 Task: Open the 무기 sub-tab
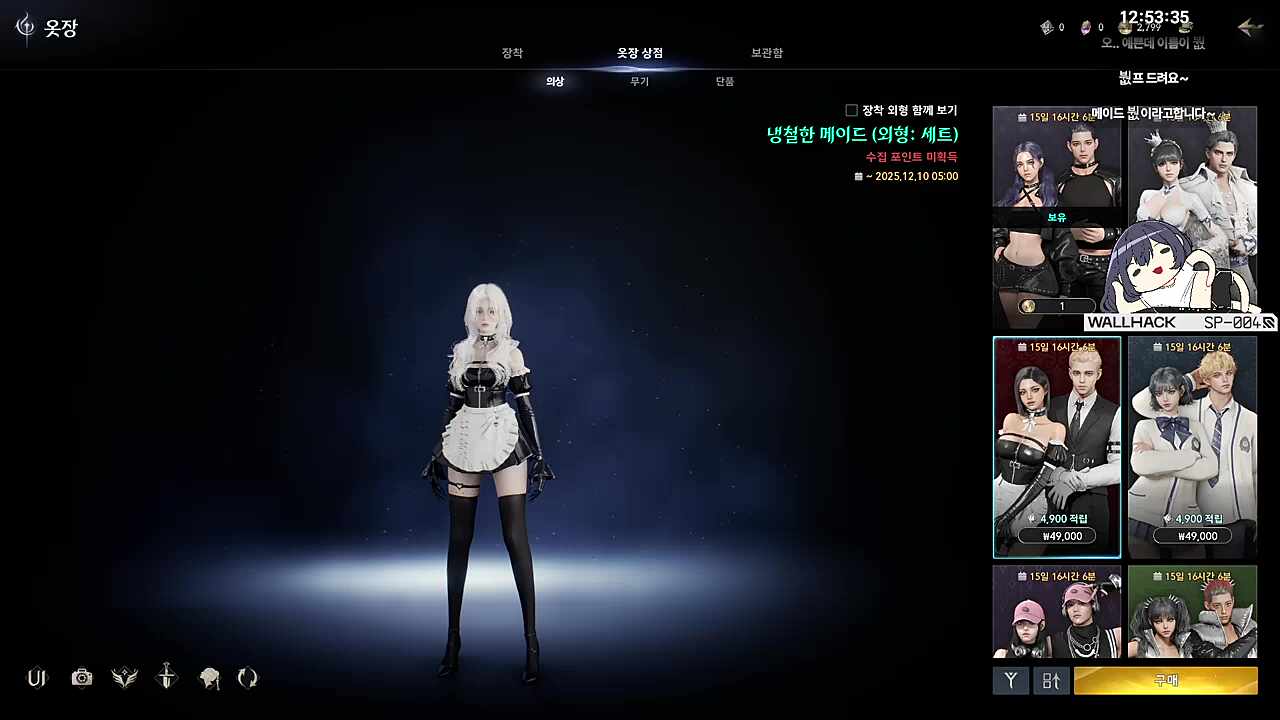[x=639, y=82]
